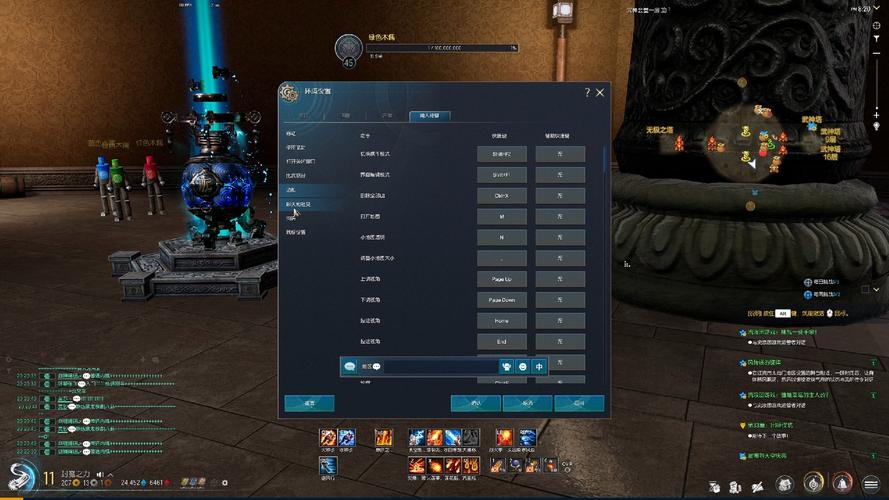Open the hamburger main menu icon

(871, 484)
